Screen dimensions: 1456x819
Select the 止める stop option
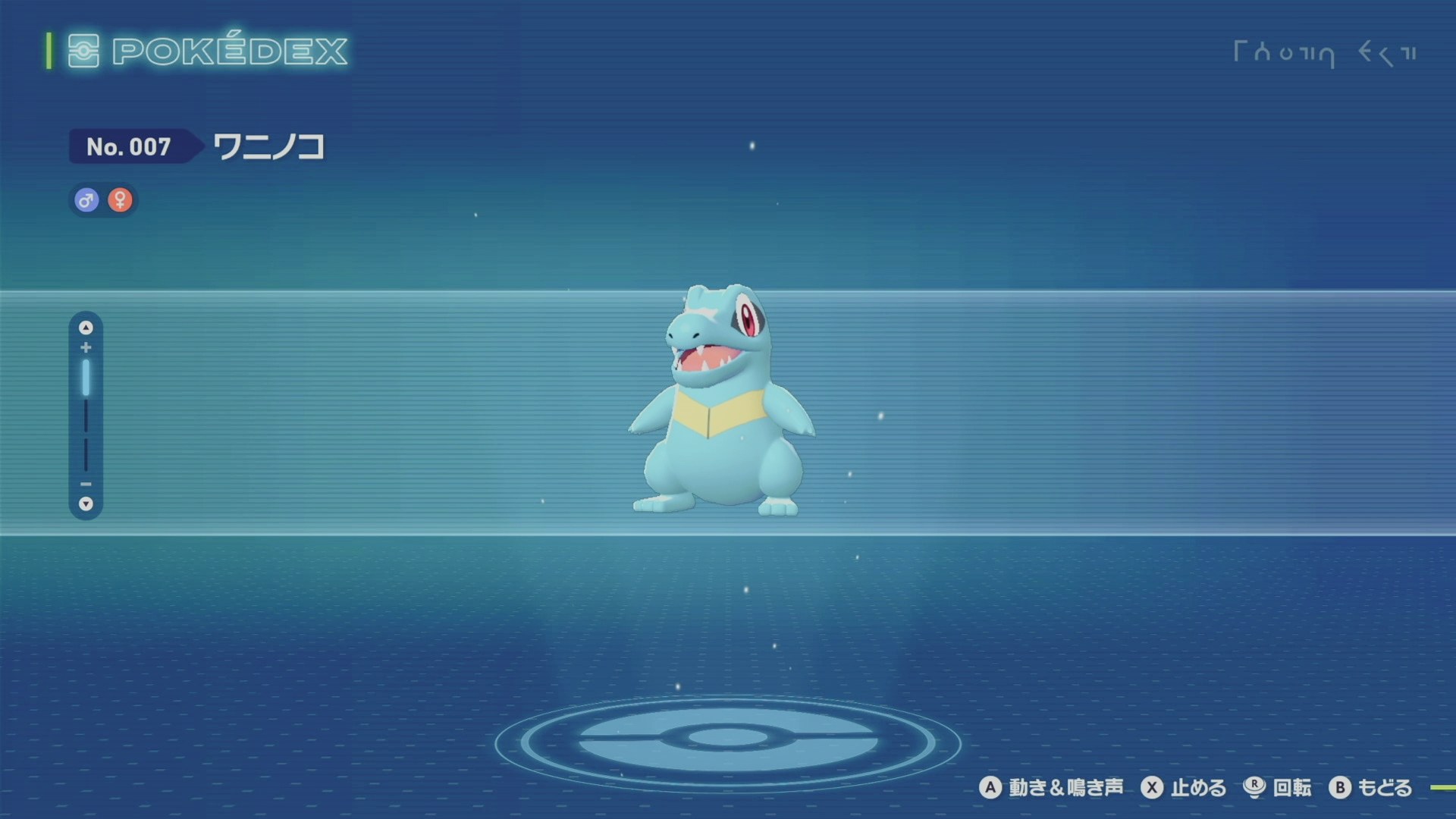(x=1184, y=788)
